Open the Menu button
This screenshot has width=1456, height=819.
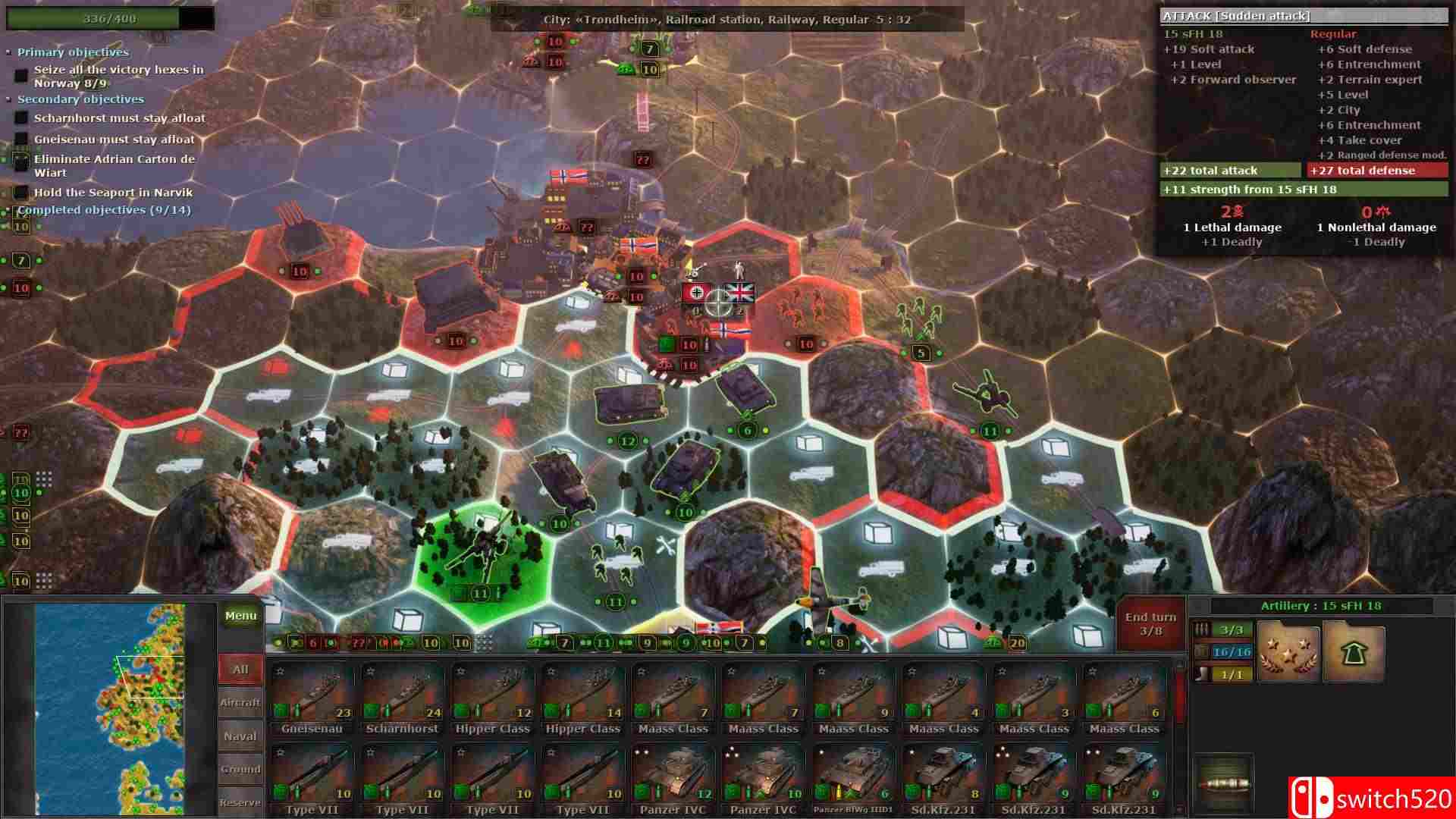coord(240,615)
